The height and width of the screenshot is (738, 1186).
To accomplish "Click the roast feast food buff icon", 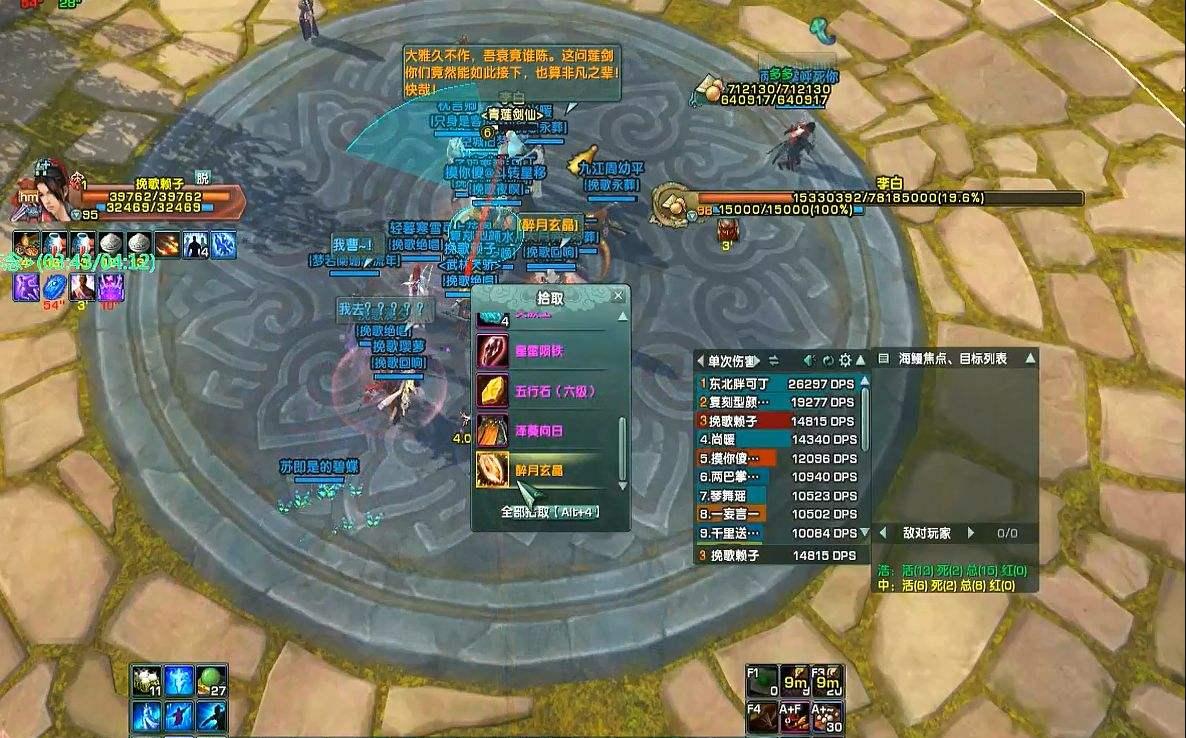I will tap(27, 244).
